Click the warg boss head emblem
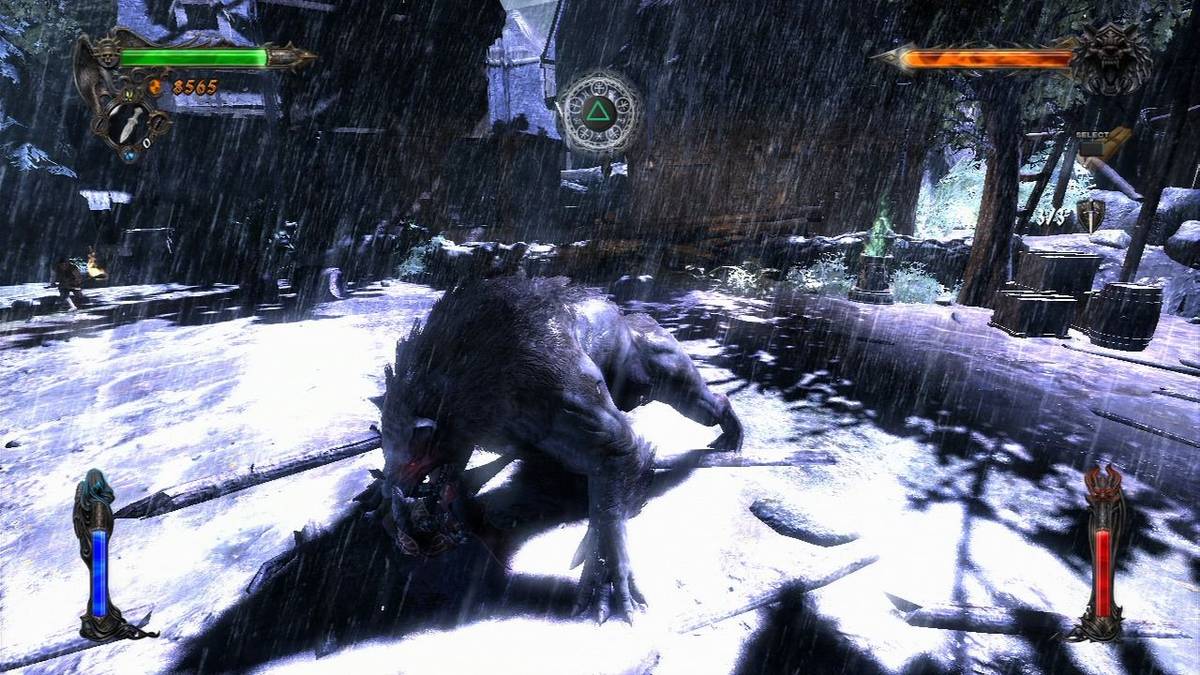 coord(1111,57)
